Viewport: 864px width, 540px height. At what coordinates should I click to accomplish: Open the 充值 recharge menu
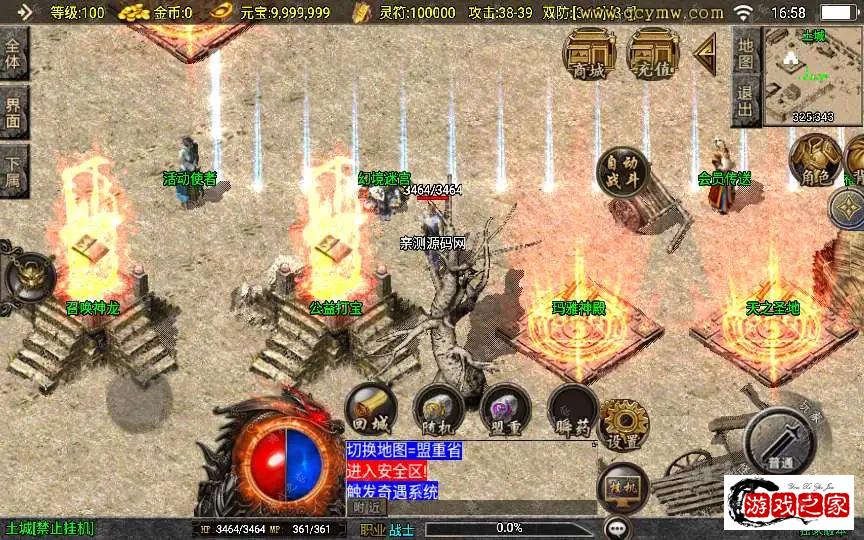click(653, 52)
